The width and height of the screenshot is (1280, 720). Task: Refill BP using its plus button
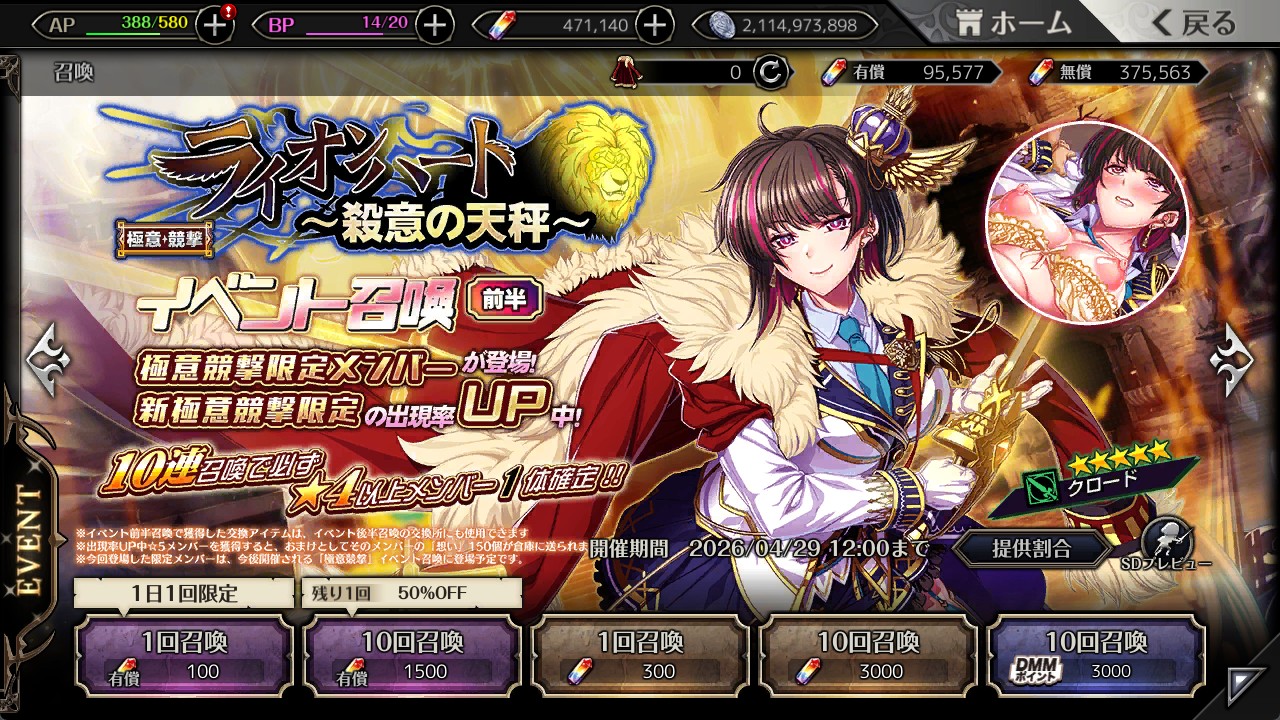coord(434,25)
